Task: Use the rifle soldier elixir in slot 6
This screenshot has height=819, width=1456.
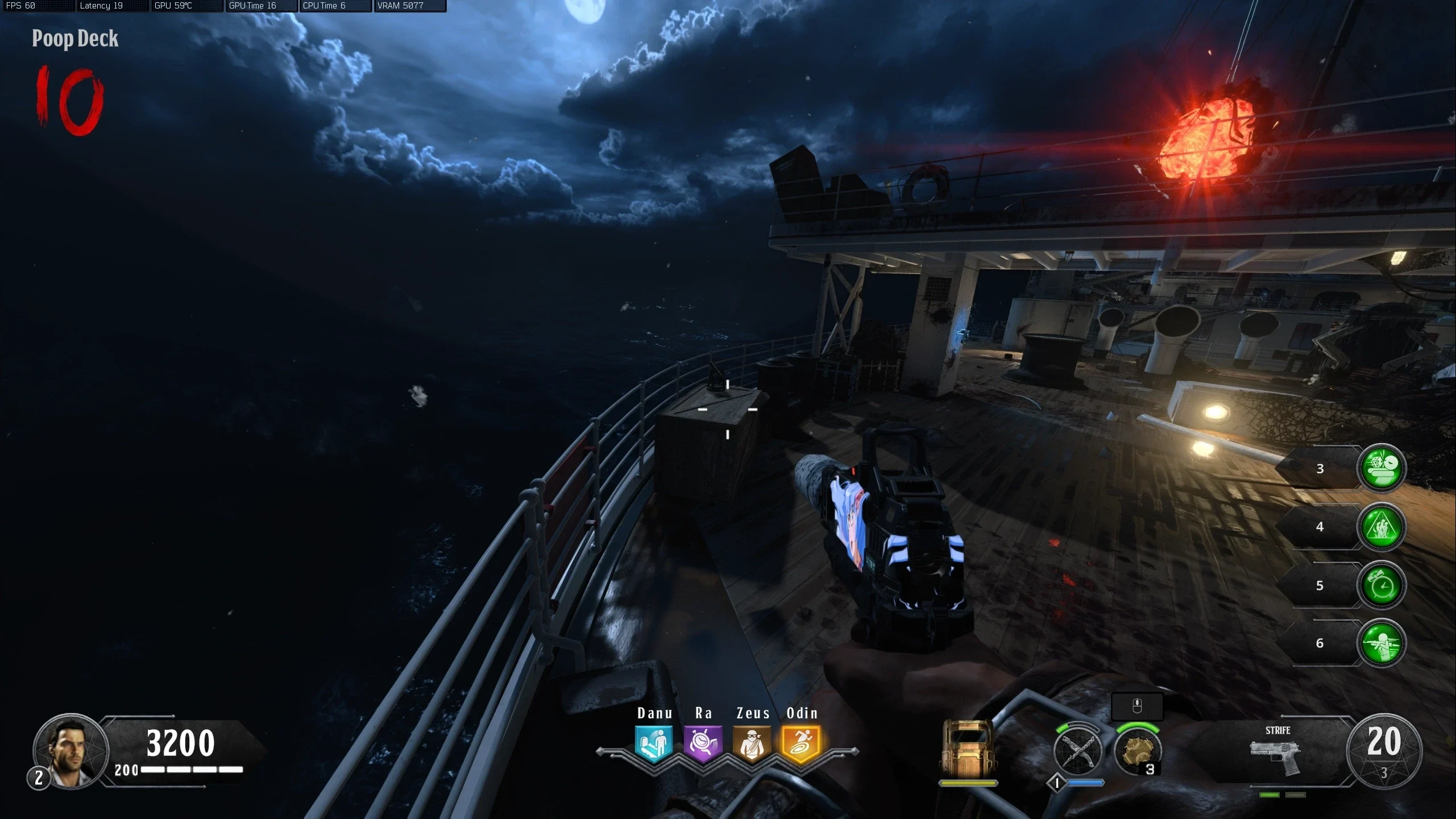Action: [1382, 643]
